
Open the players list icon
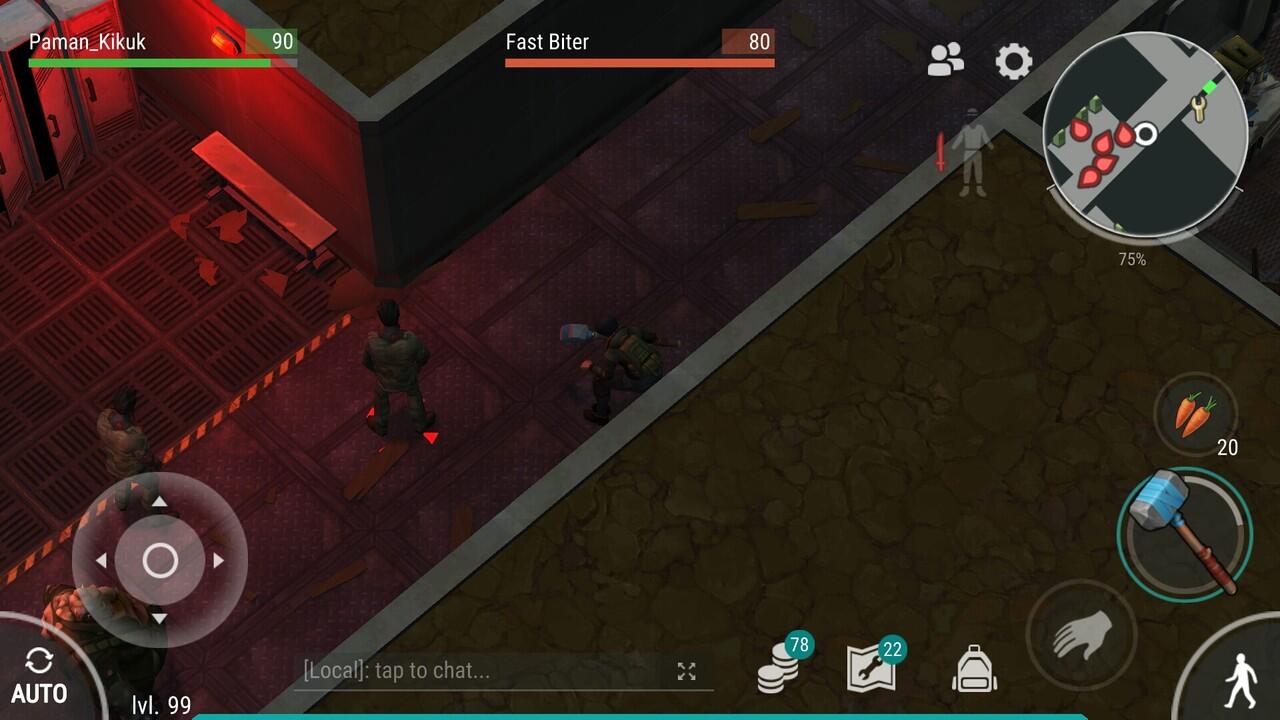coord(945,61)
